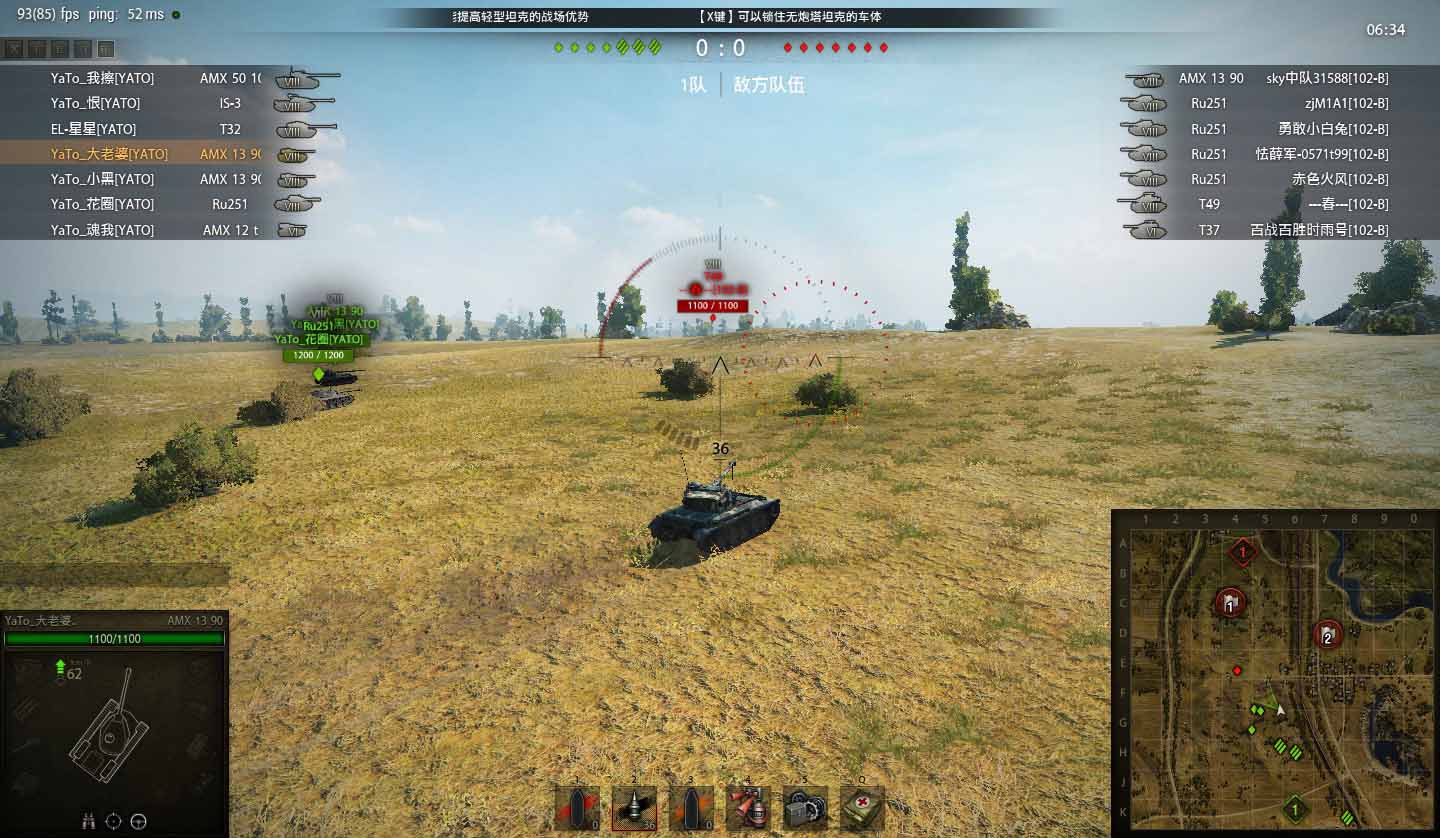Select the armor-piercing shell in slot 1
This screenshot has width=1440, height=838.
coord(577,807)
